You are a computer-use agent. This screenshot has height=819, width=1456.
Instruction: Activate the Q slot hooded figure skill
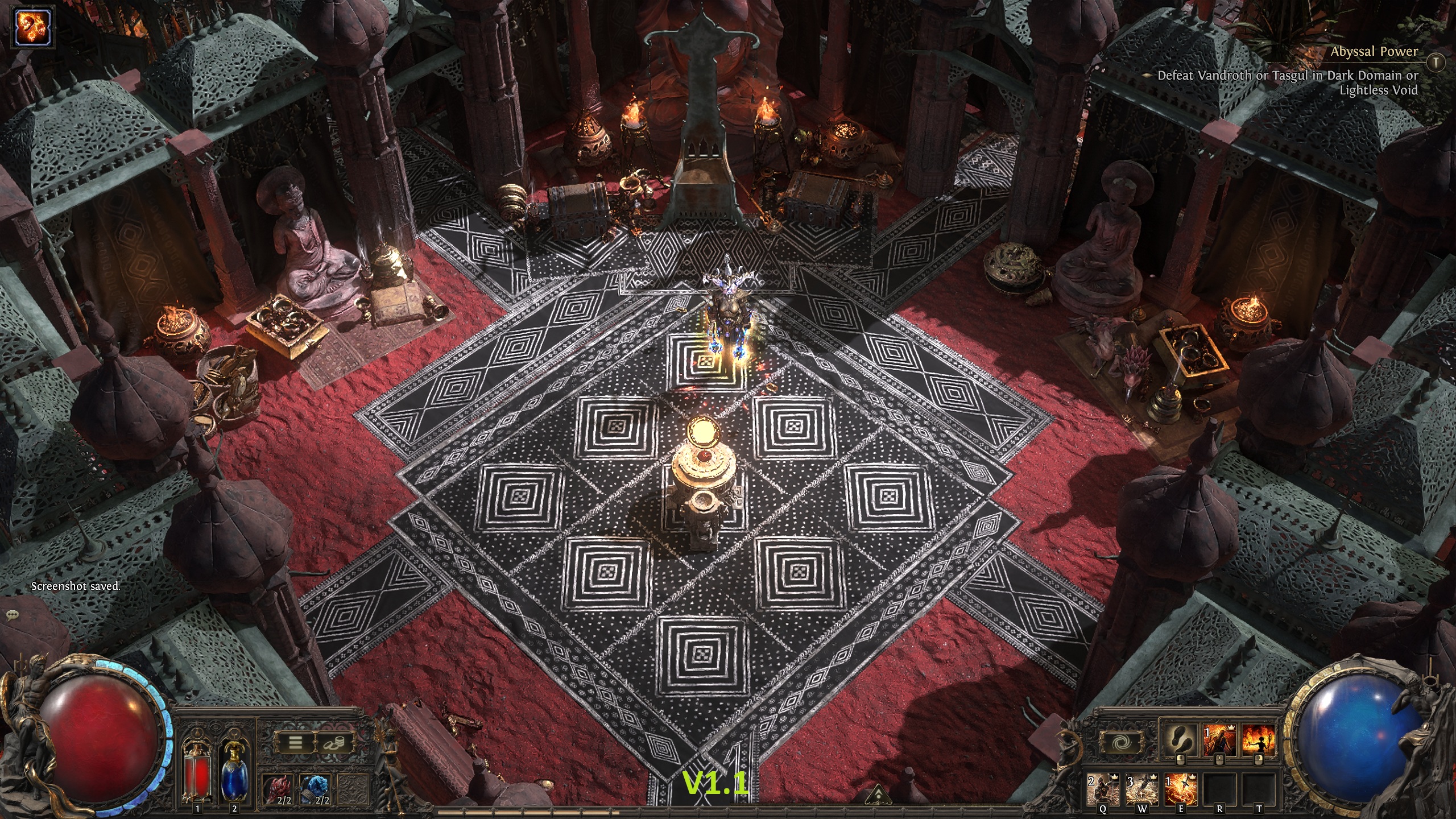click(1103, 789)
